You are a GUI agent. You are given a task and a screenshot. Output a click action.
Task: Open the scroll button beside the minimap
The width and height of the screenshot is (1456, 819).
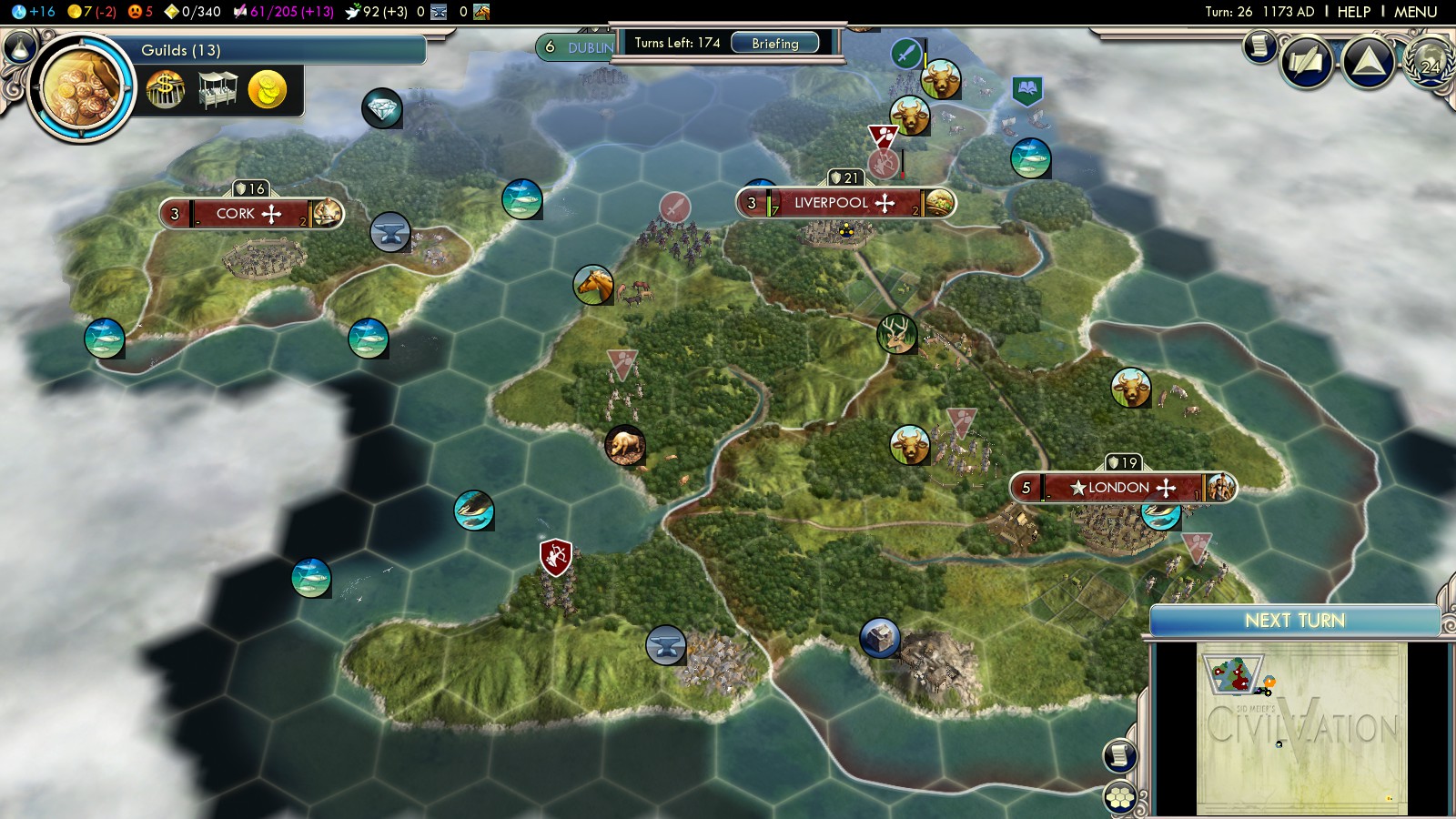coord(1119,755)
